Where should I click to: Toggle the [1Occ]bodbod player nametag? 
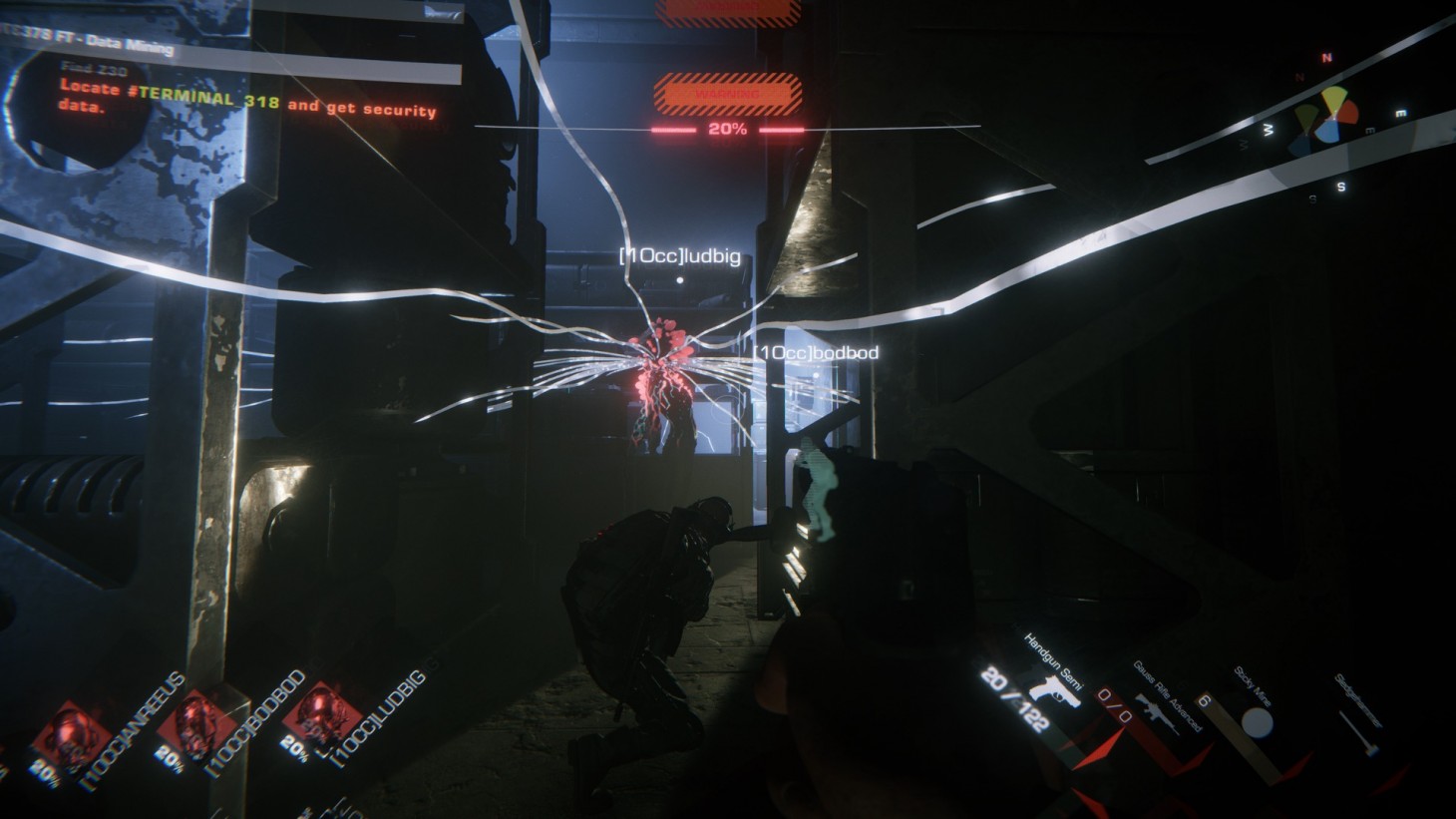pos(815,350)
